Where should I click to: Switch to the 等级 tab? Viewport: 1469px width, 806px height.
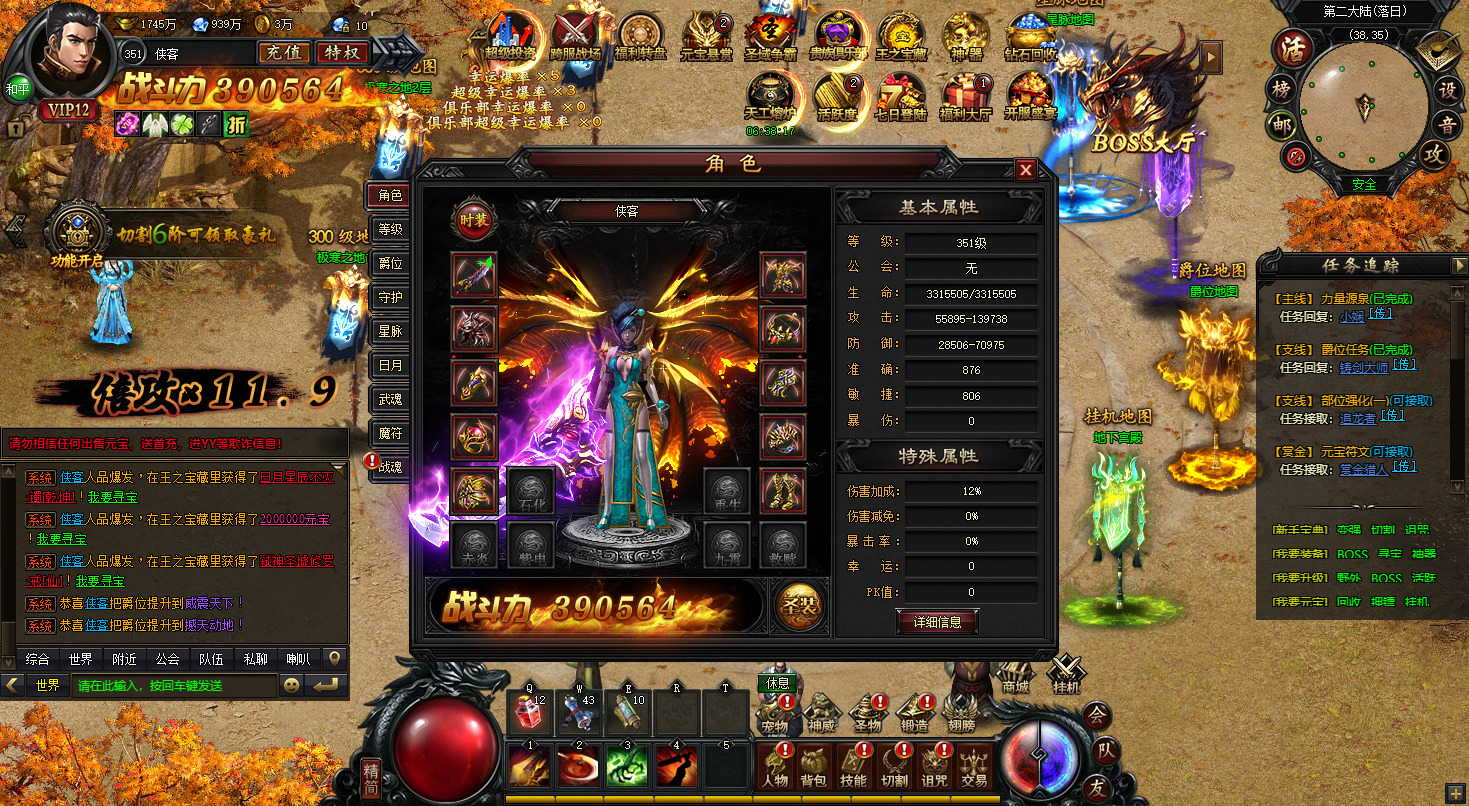click(390, 229)
